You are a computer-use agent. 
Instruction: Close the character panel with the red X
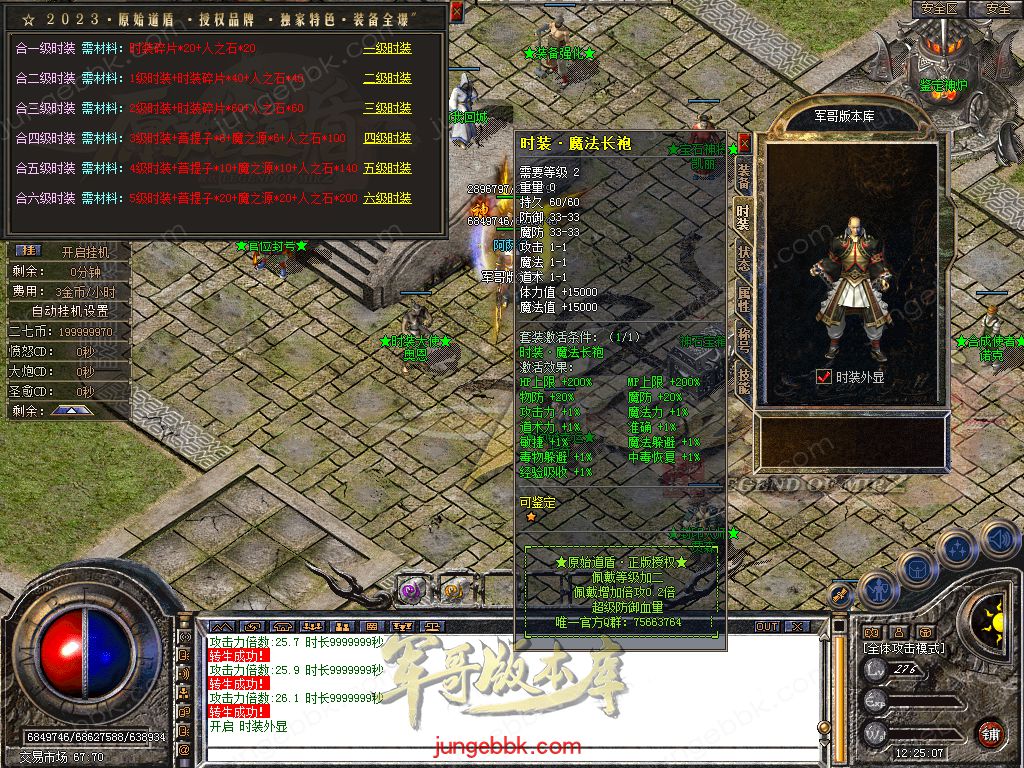pos(744,142)
